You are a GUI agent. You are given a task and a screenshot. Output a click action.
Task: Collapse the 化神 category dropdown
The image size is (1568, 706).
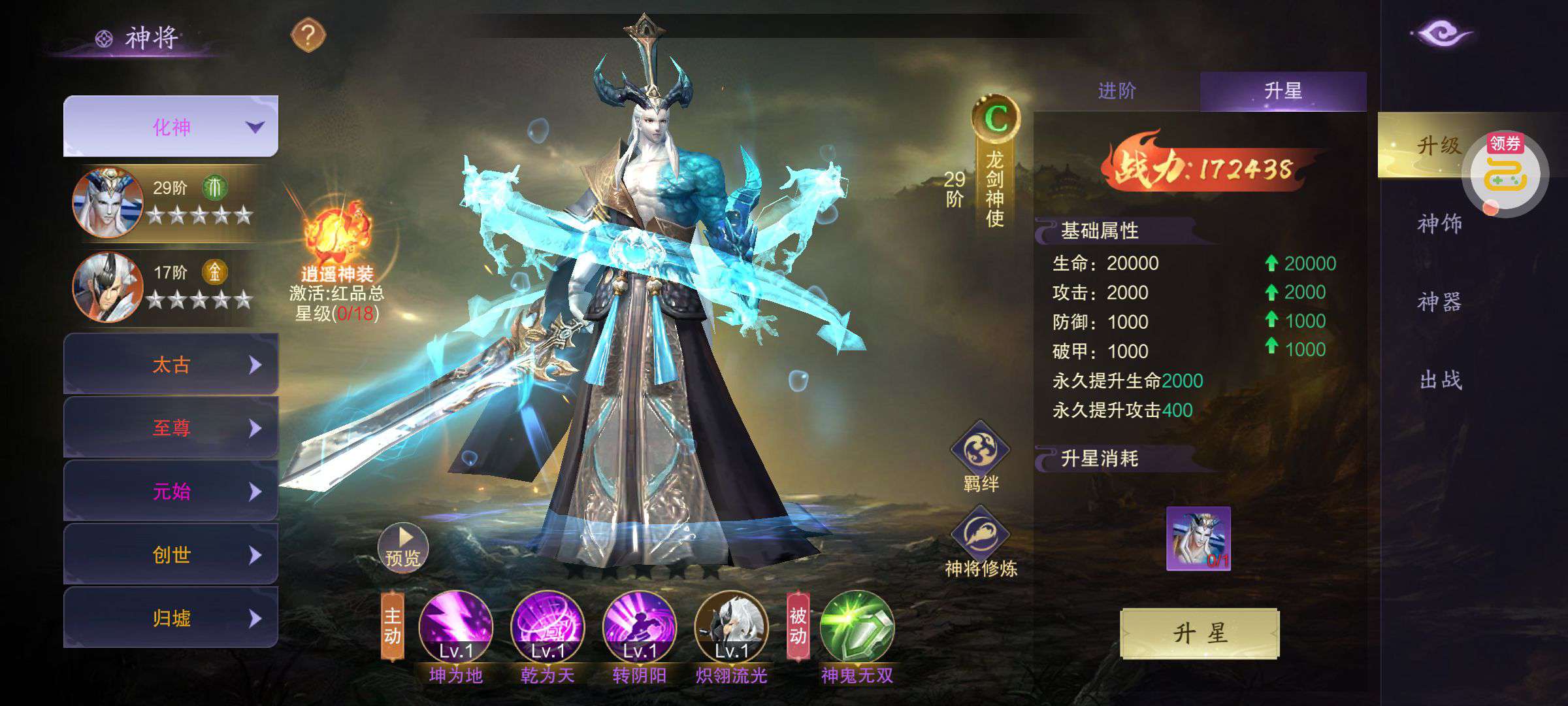tap(171, 127)
